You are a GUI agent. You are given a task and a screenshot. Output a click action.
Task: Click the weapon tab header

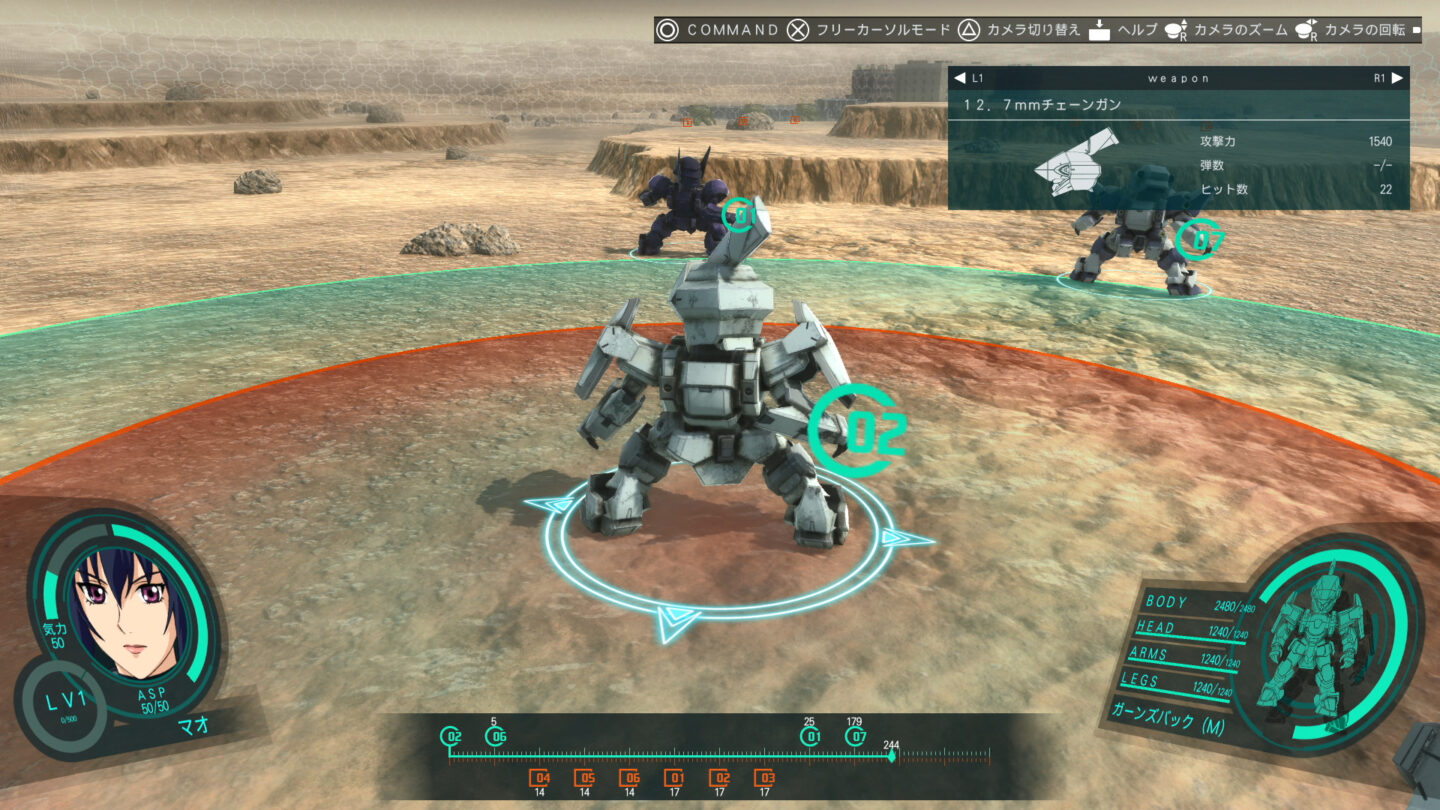[1180, 77]
